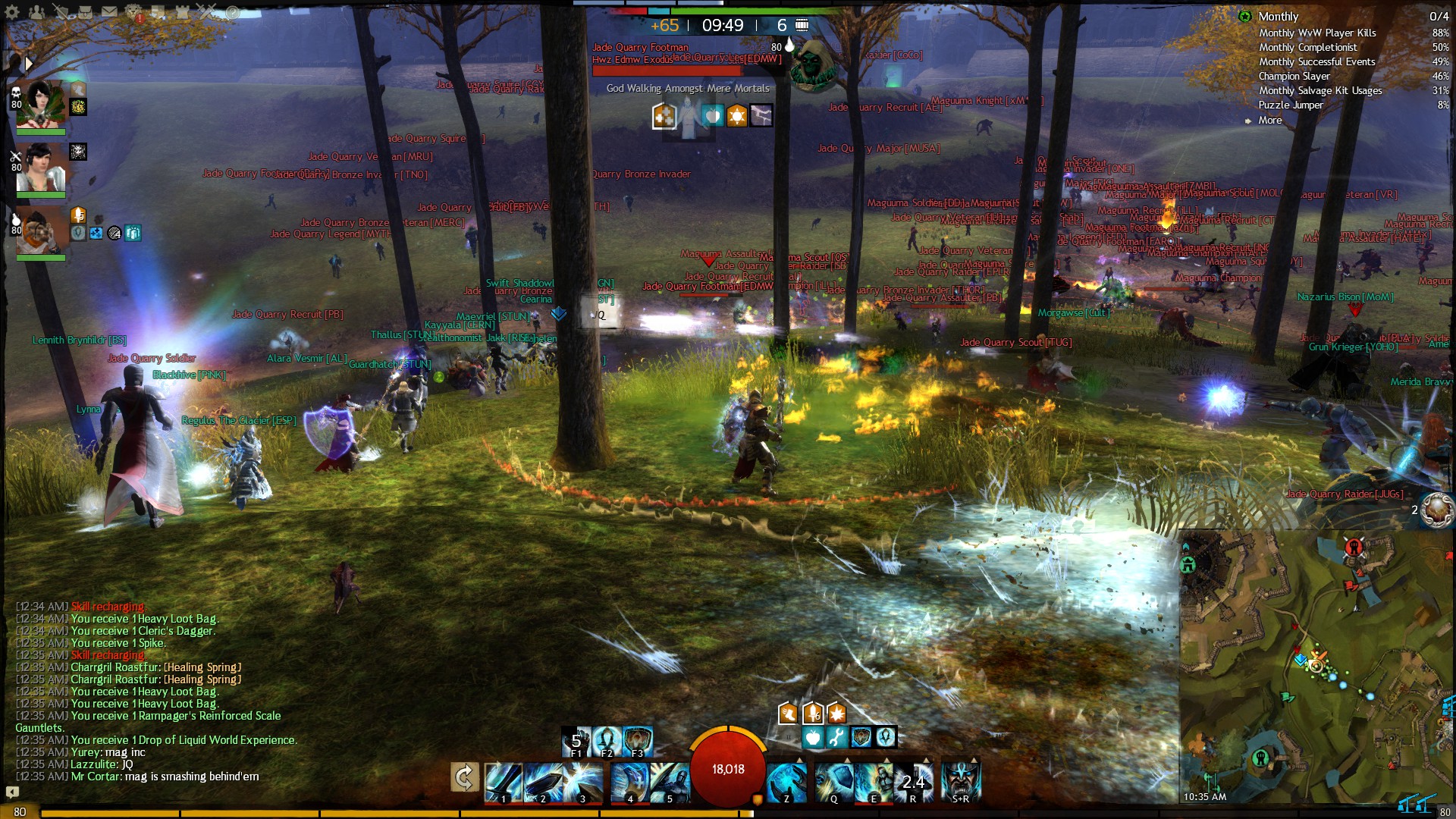
Task: Open the Contacts and LFG icon
Action: [35, 11]
